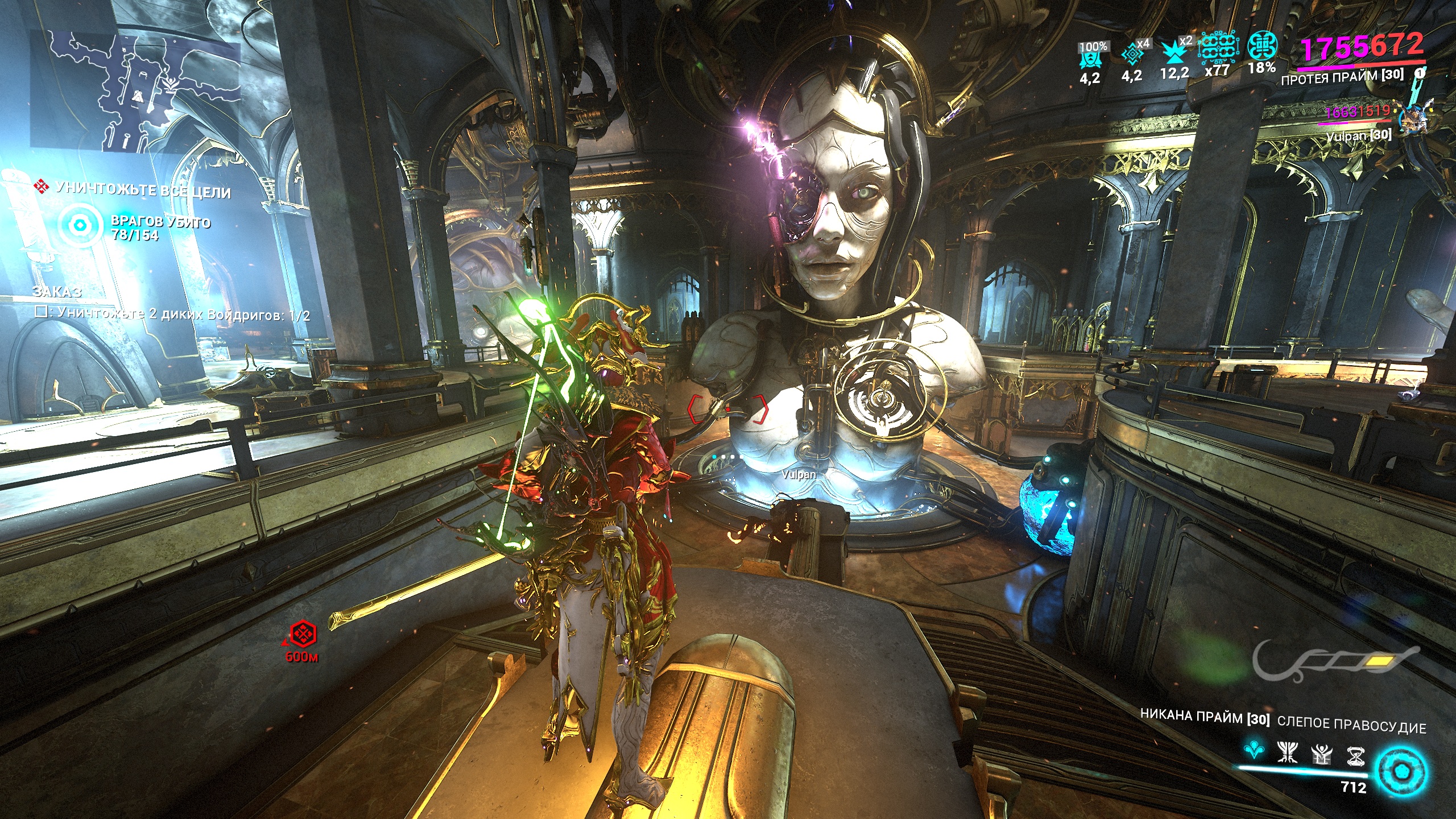This screenshot has height=819, width=1456.
Task: Tick the Voidrig bounty challenge checkbox
Action: coord(41,312)
